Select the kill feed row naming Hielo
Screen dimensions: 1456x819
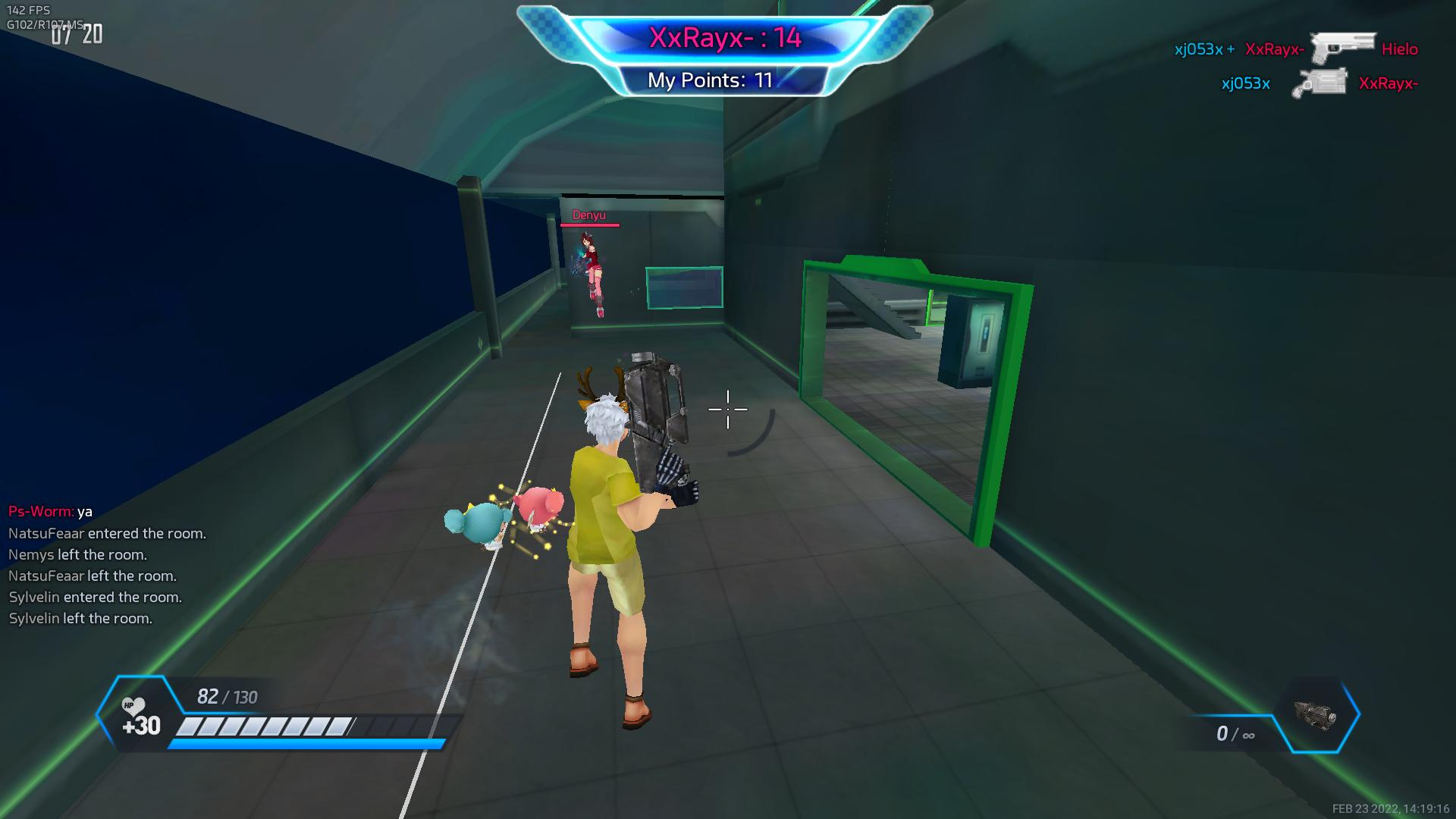pyautogui.click(x=1295, y=49)
